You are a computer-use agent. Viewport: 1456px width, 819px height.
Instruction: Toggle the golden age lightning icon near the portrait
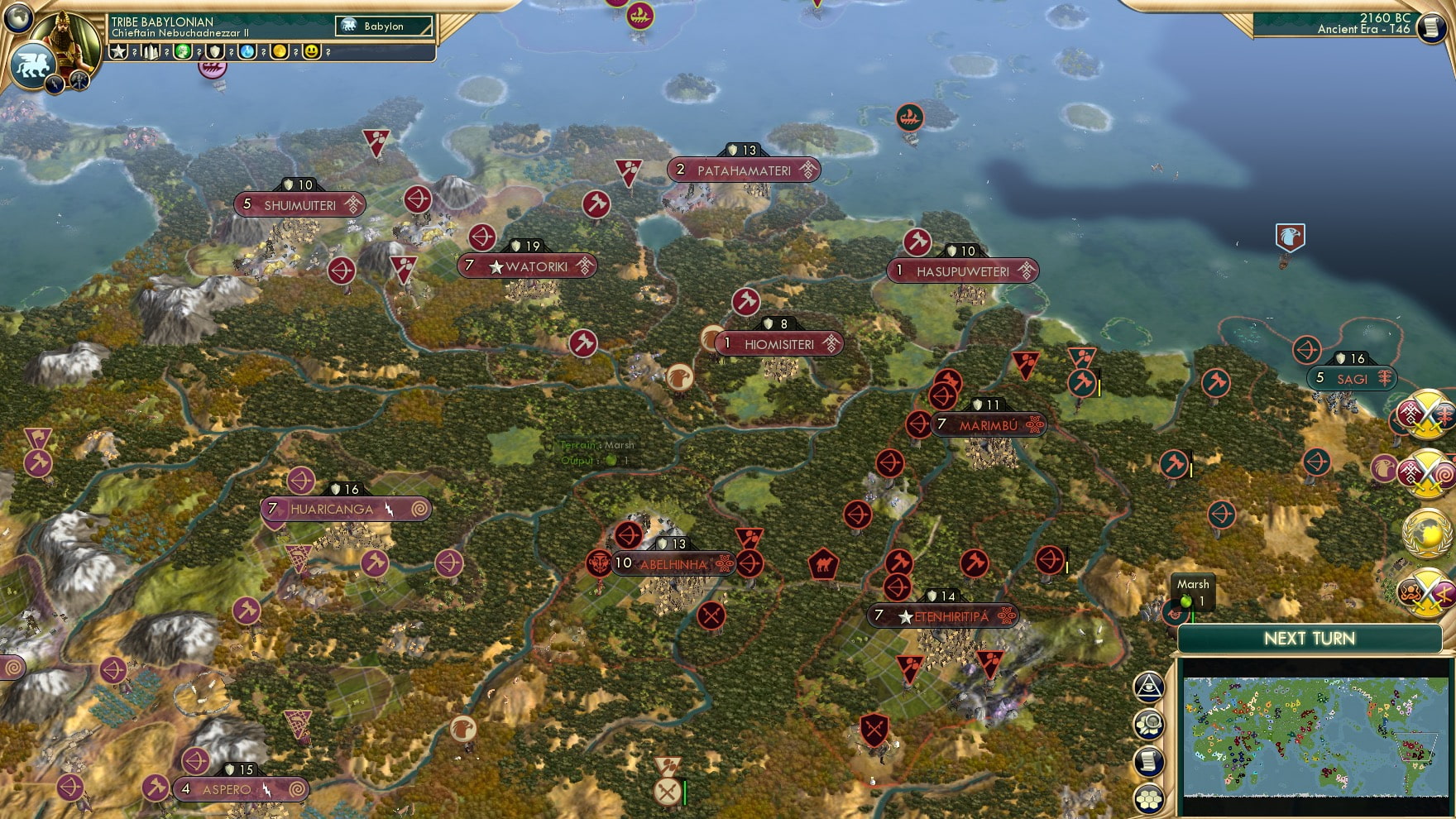(53, 84)
